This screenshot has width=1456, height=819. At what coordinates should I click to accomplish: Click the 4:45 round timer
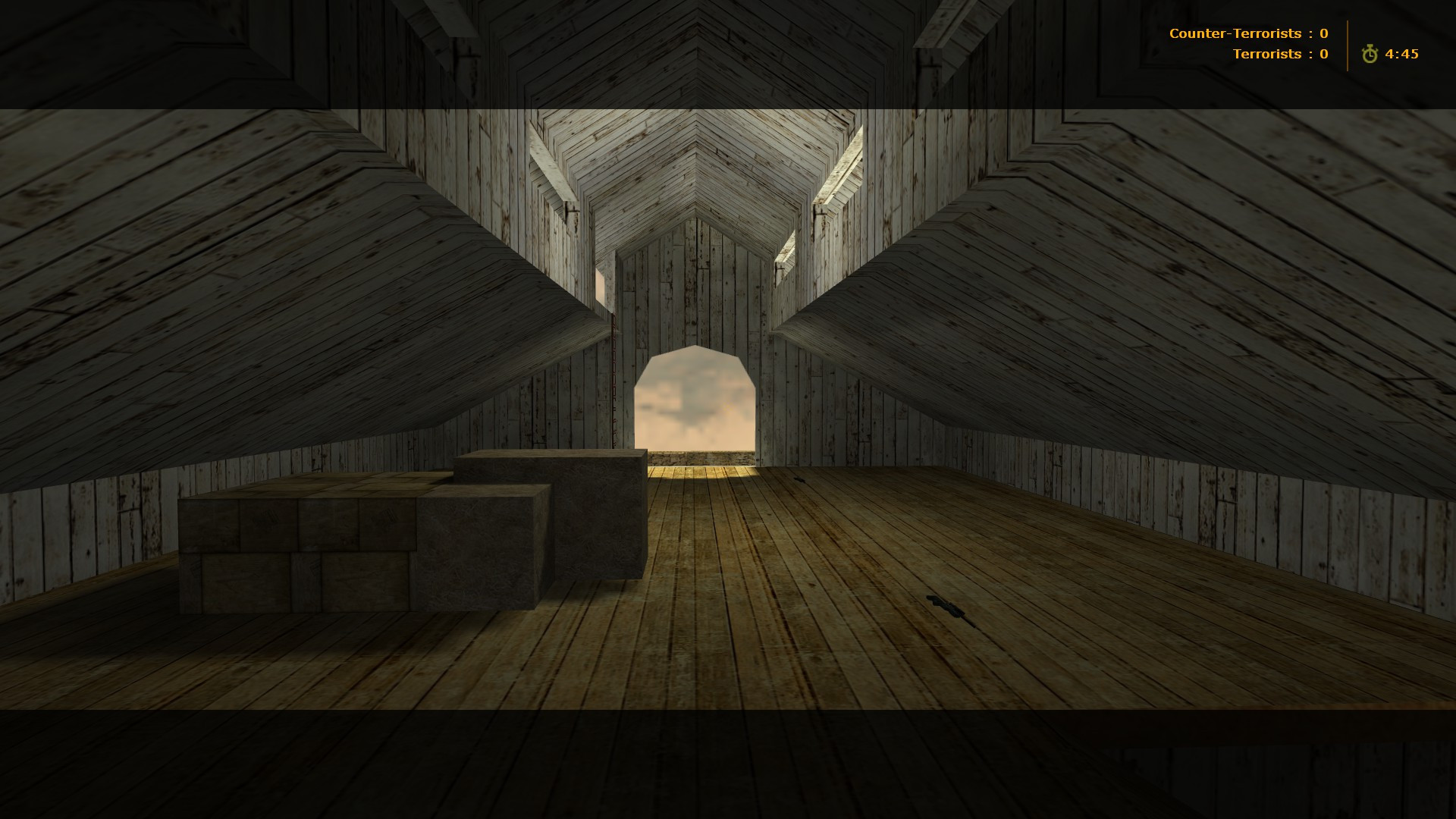coord(1403,53)
